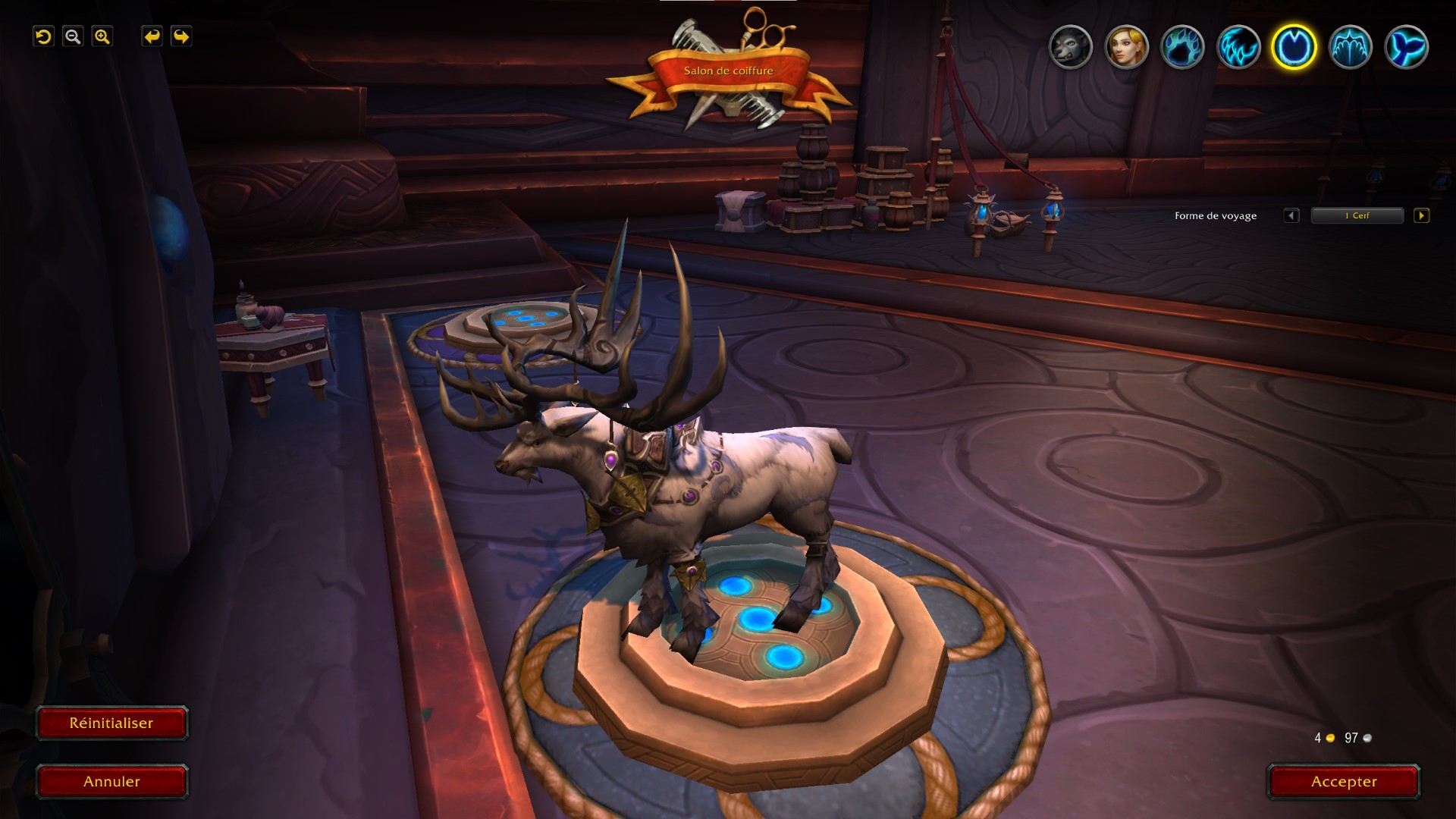Select the worgen face category
The height and width of the screenshot is (819, 1456).
point(1070,47)
